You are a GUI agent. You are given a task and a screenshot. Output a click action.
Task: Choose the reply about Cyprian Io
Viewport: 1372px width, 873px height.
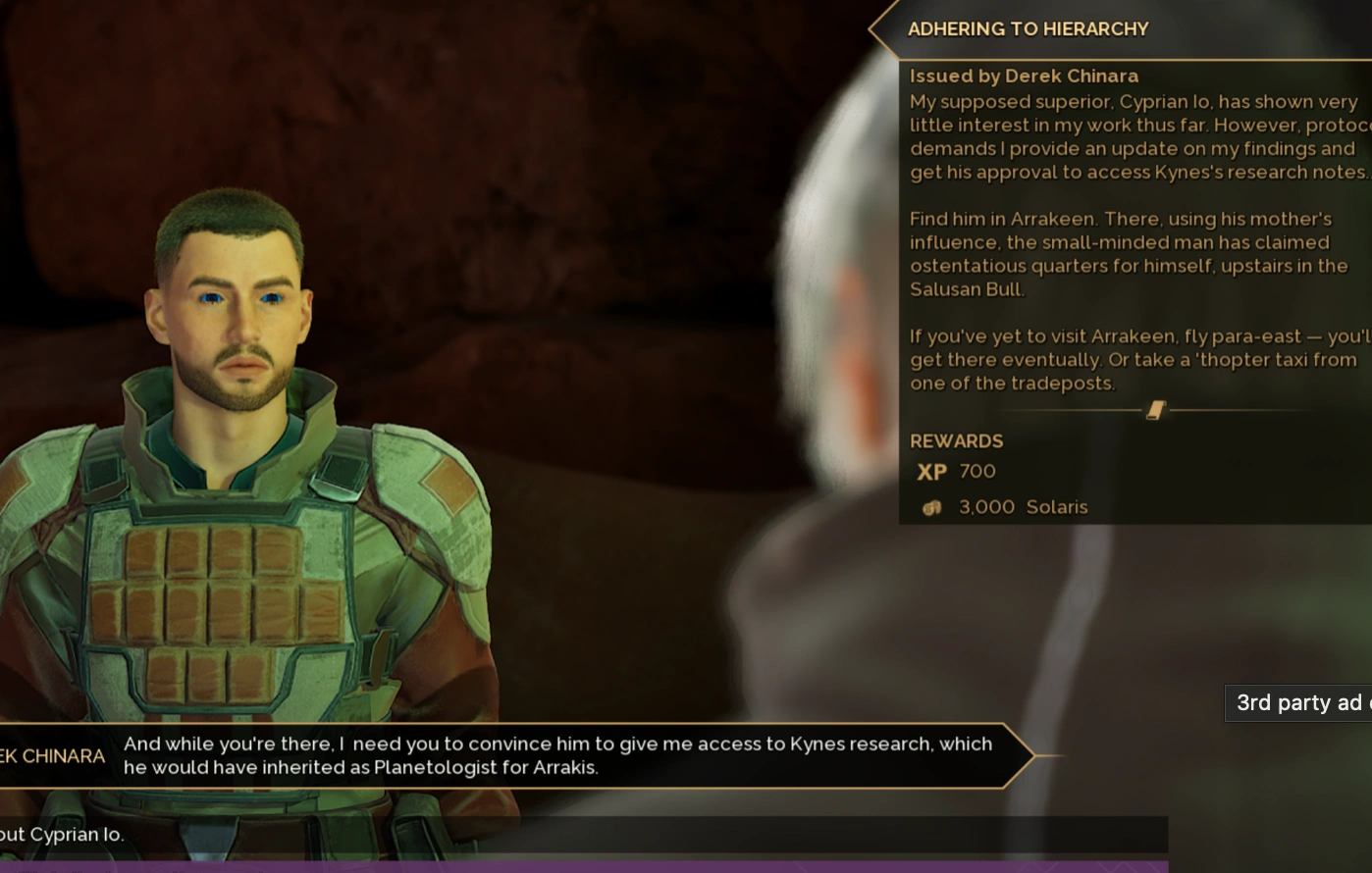click(x=294, y=835)
